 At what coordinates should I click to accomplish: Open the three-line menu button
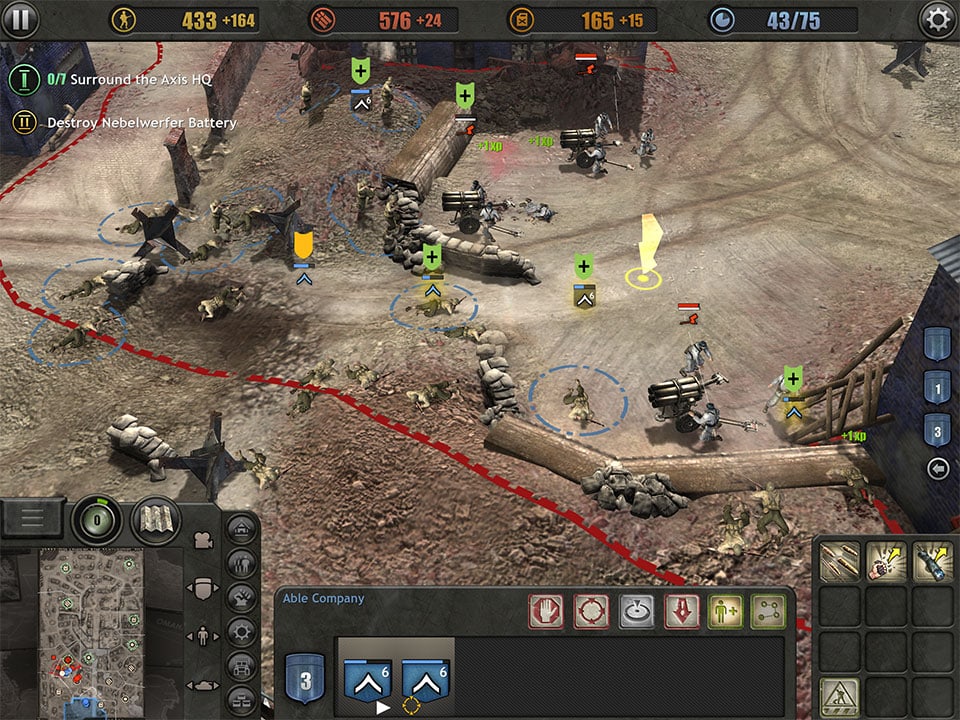(x=33, y=518)
